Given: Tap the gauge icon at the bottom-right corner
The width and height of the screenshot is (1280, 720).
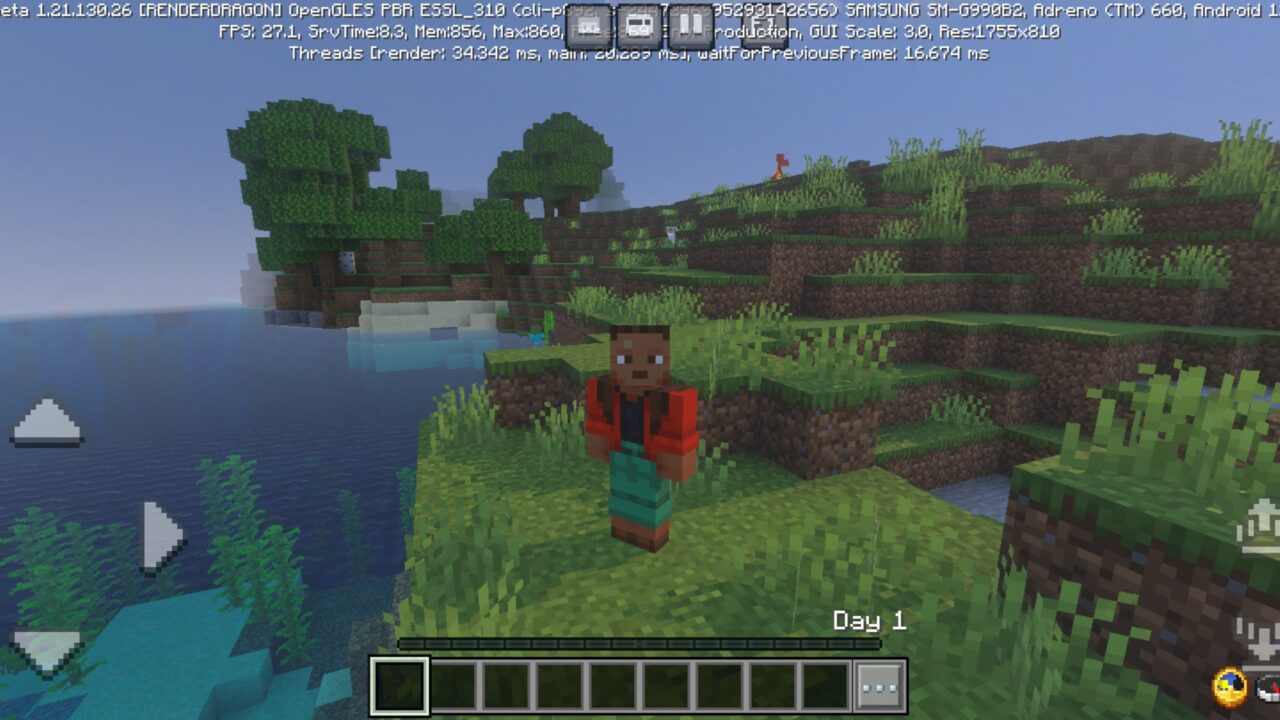Looking at the screenshot, I should click(x=1268, y=690).
